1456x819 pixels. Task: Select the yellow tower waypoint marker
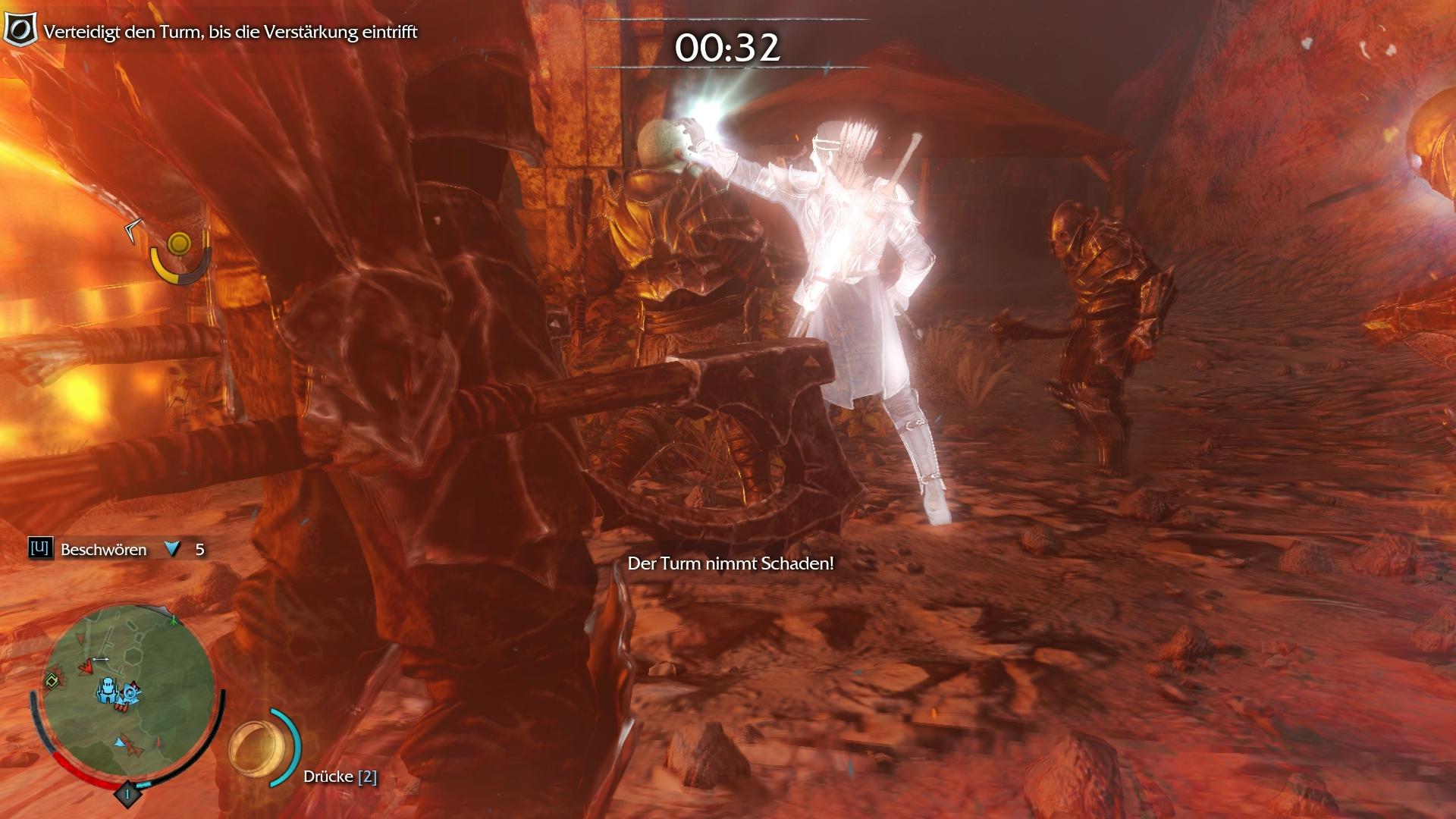click(180, 243)
